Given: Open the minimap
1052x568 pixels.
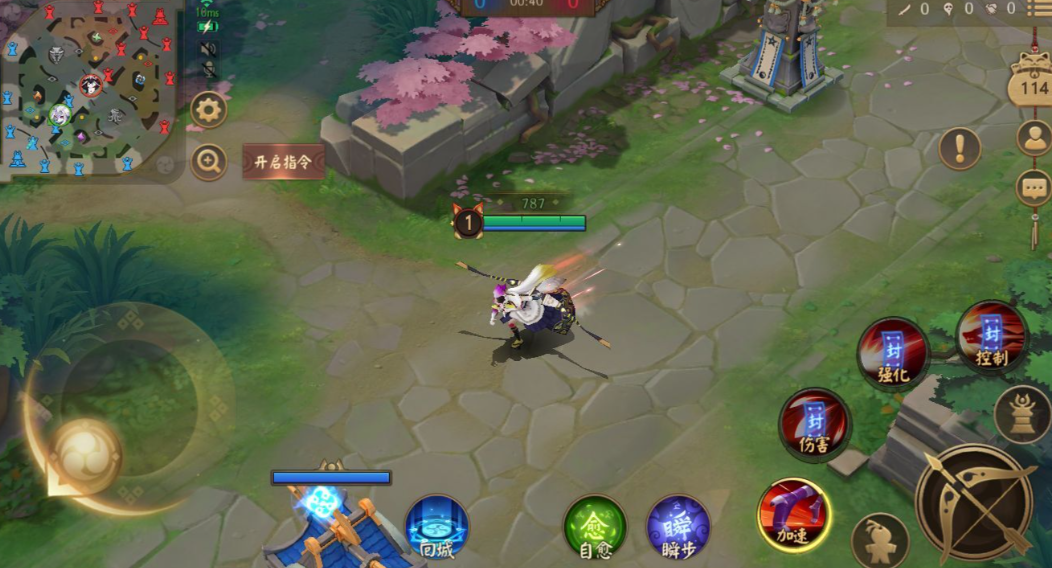Looking at the screenshot, I should pyautogui.click(x=90, y=88).
